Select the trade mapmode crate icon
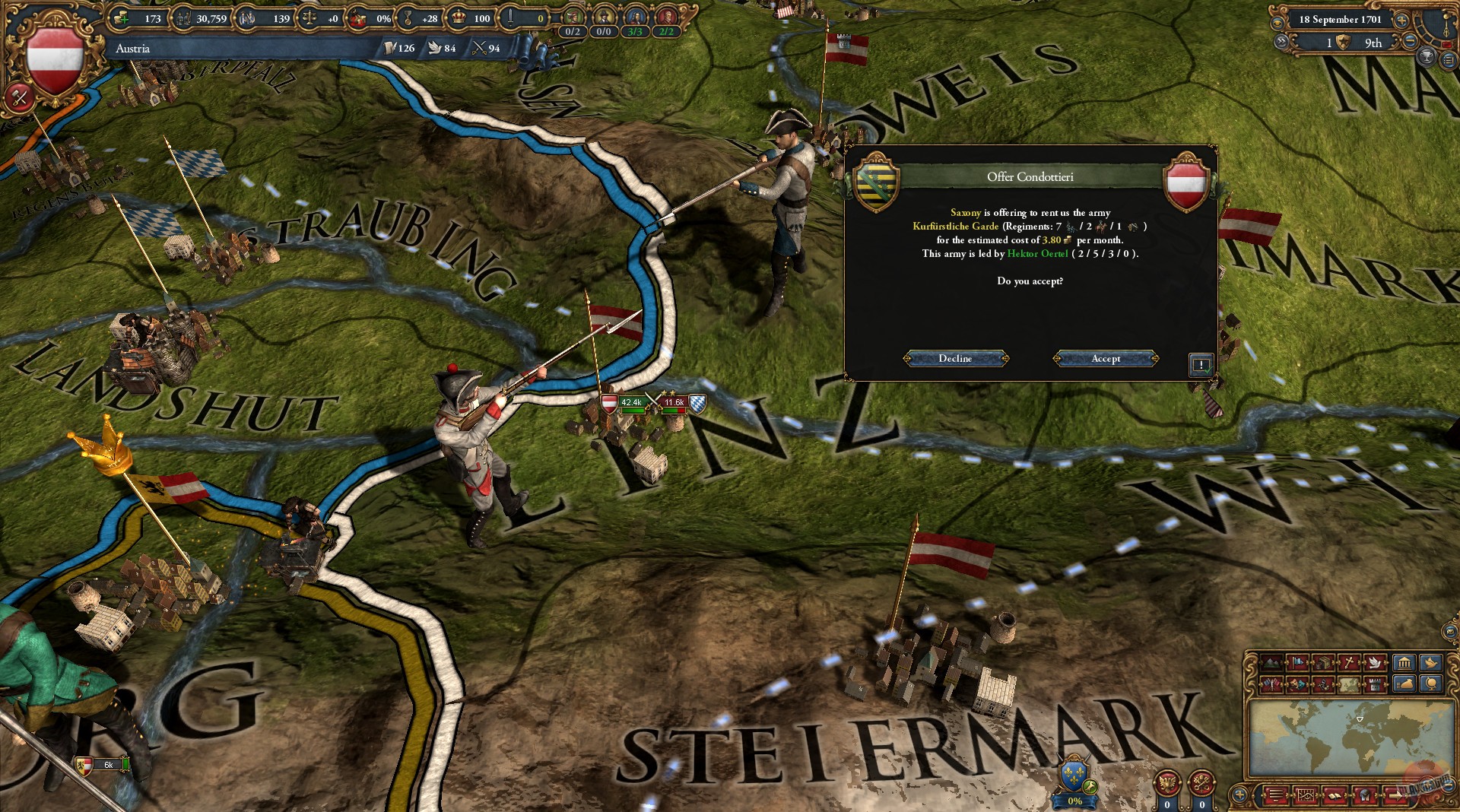The image size is (1460, 812). (x=1325, y=662)
